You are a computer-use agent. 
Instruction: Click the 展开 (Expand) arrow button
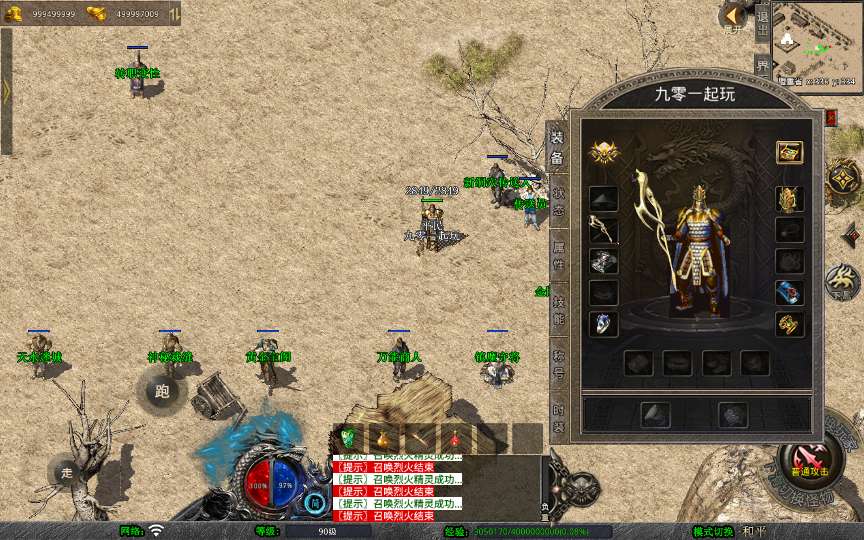click(x=732, y=17)
